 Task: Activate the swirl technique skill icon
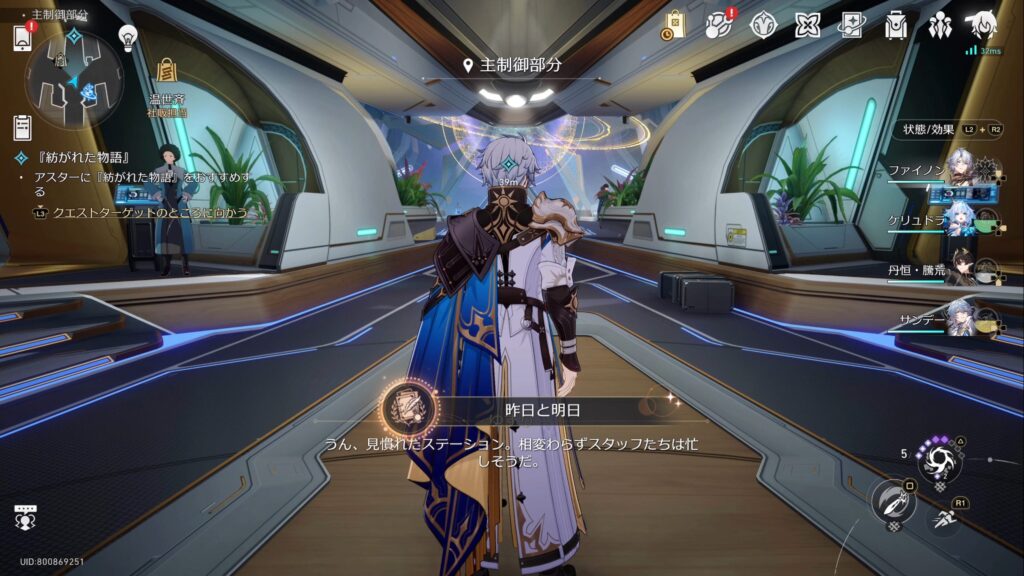click(940, 460)
